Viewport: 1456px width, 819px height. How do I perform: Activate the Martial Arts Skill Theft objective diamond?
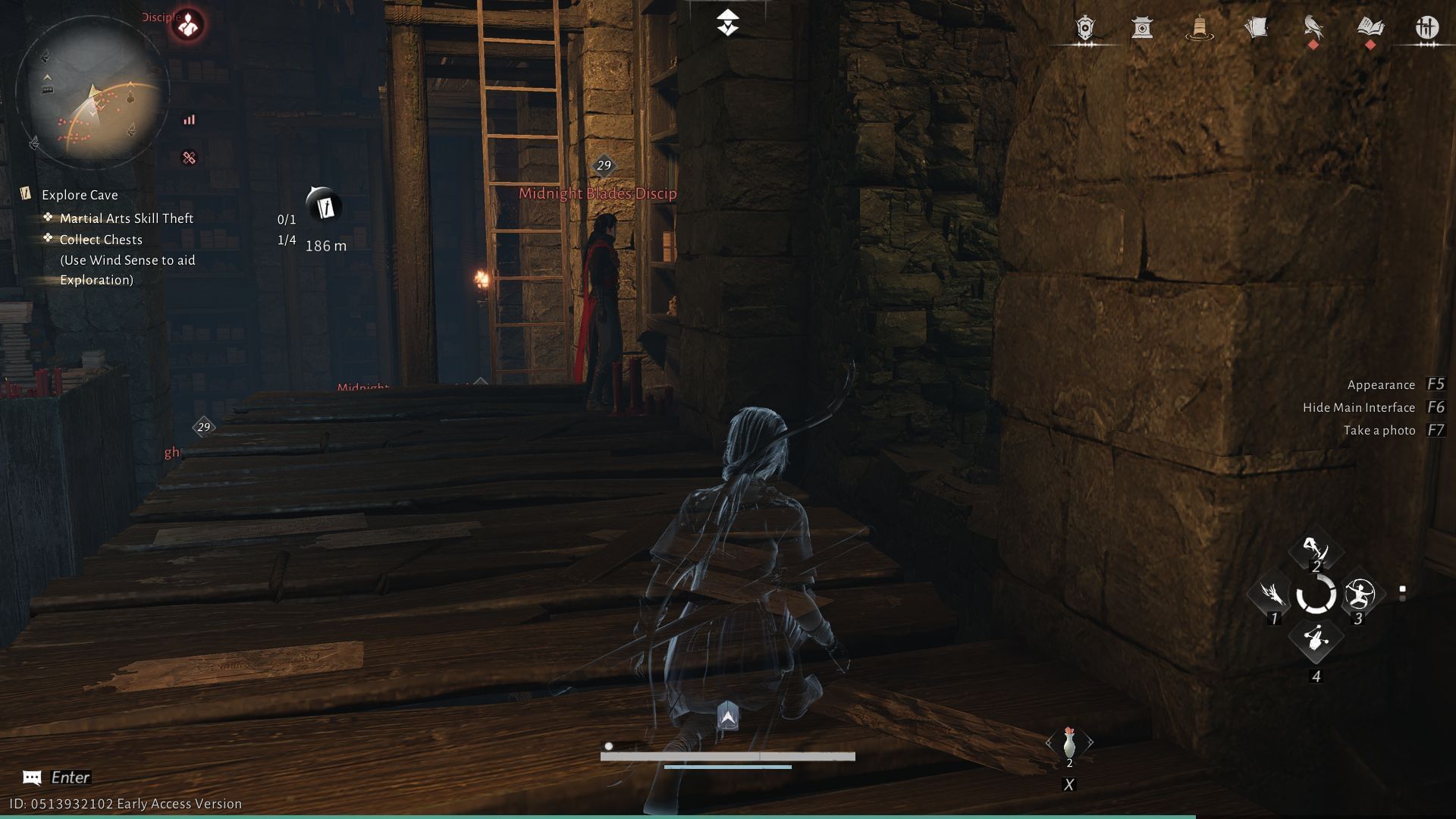click(49, 218)
